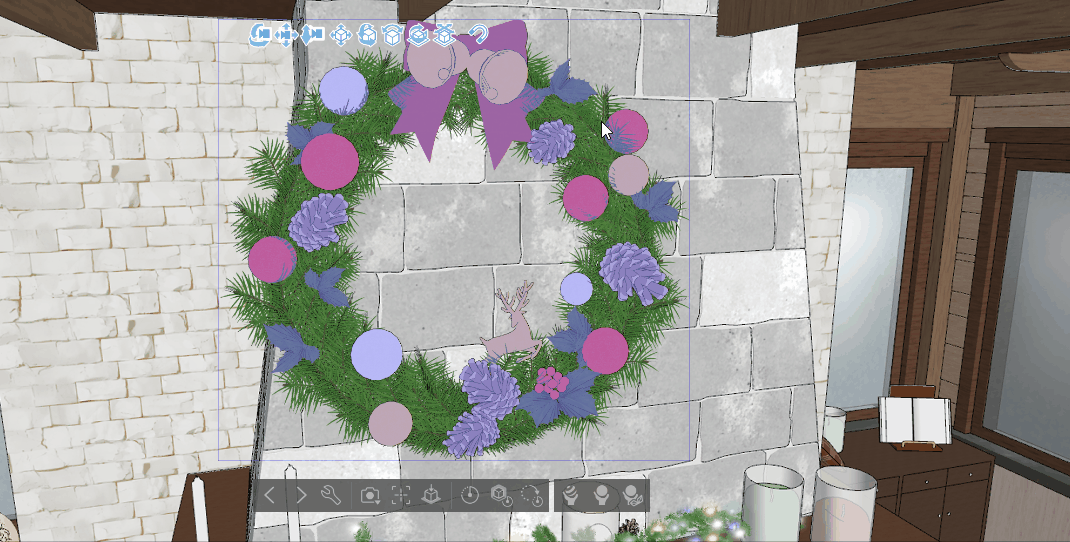The height and width of the screenshot is (542, 1070).
Task: Open object settings with the wrench icon
Action: (332, 495)
